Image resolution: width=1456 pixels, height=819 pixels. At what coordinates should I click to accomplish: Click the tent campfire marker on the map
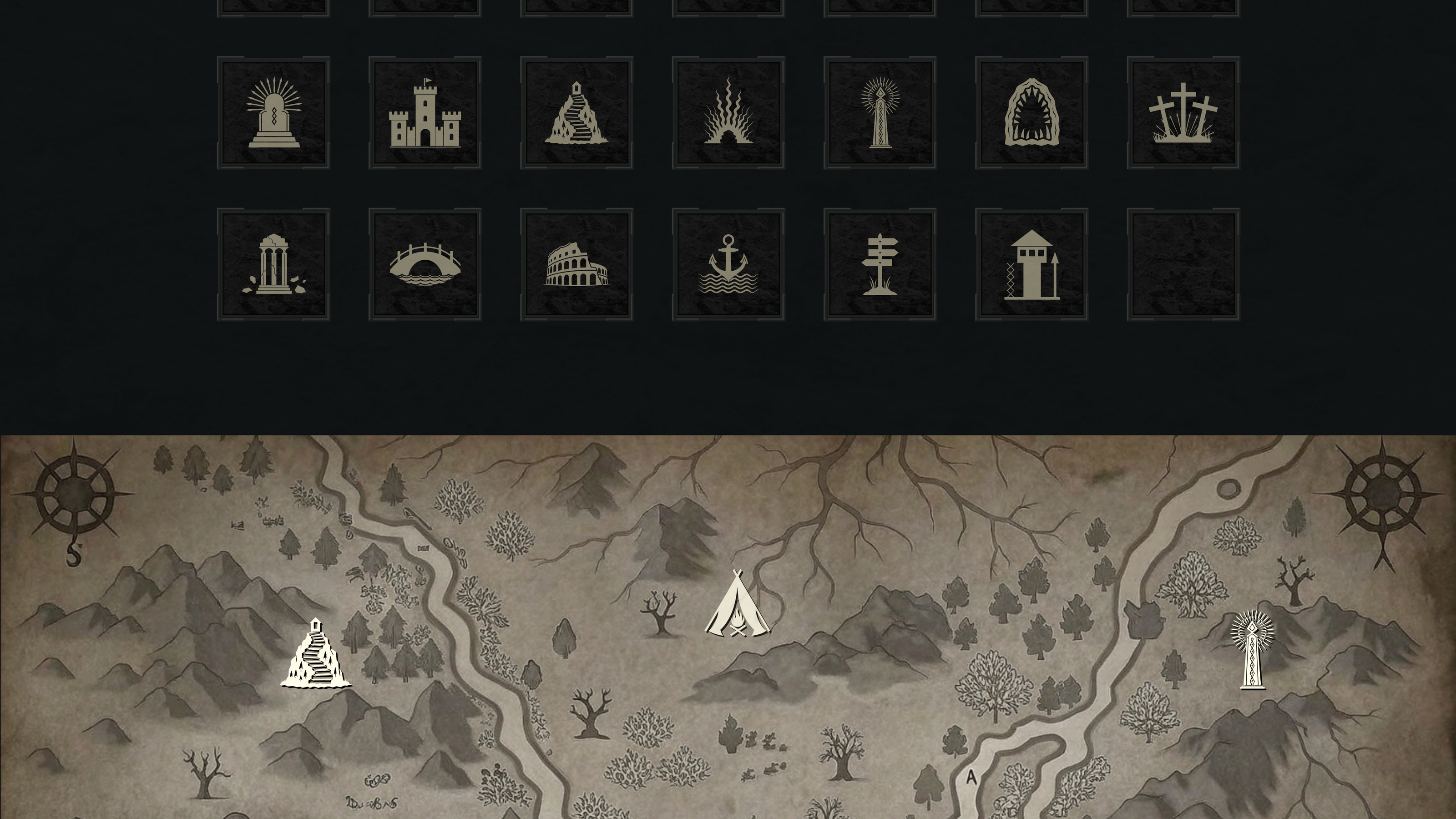click(x=737, y=605)
